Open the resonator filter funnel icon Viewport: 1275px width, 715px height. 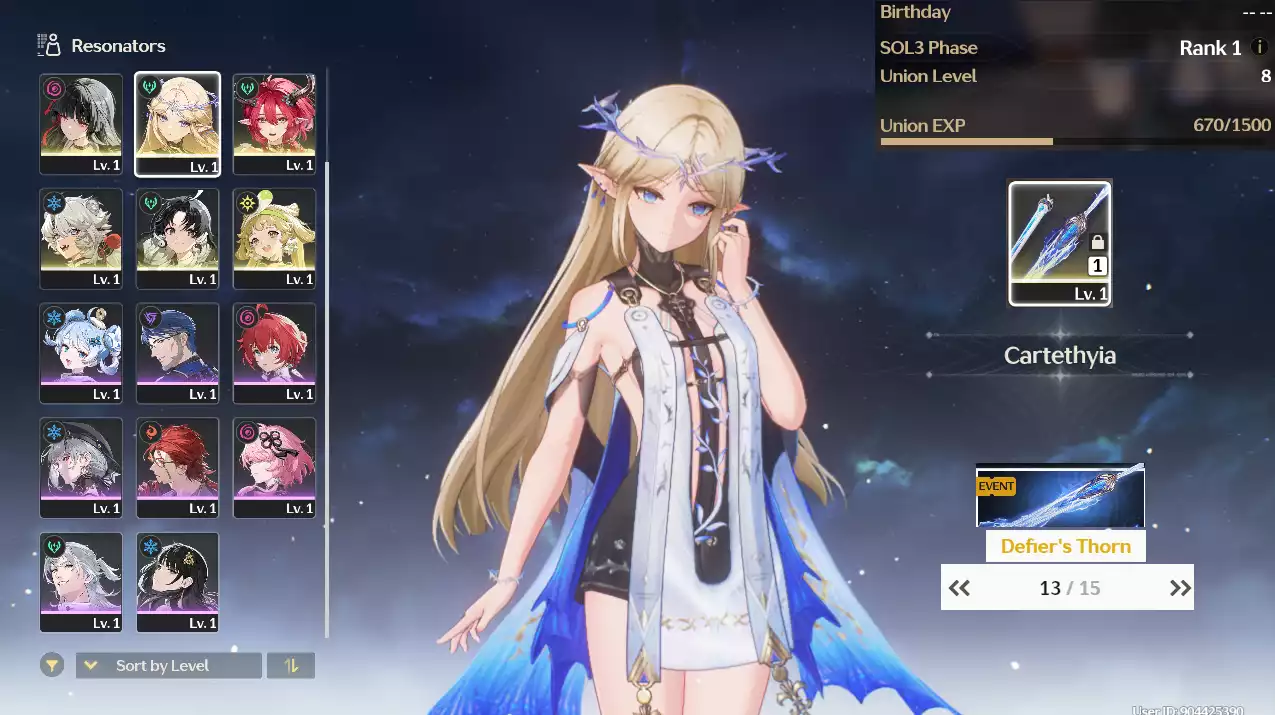click(x=52, y=665)
